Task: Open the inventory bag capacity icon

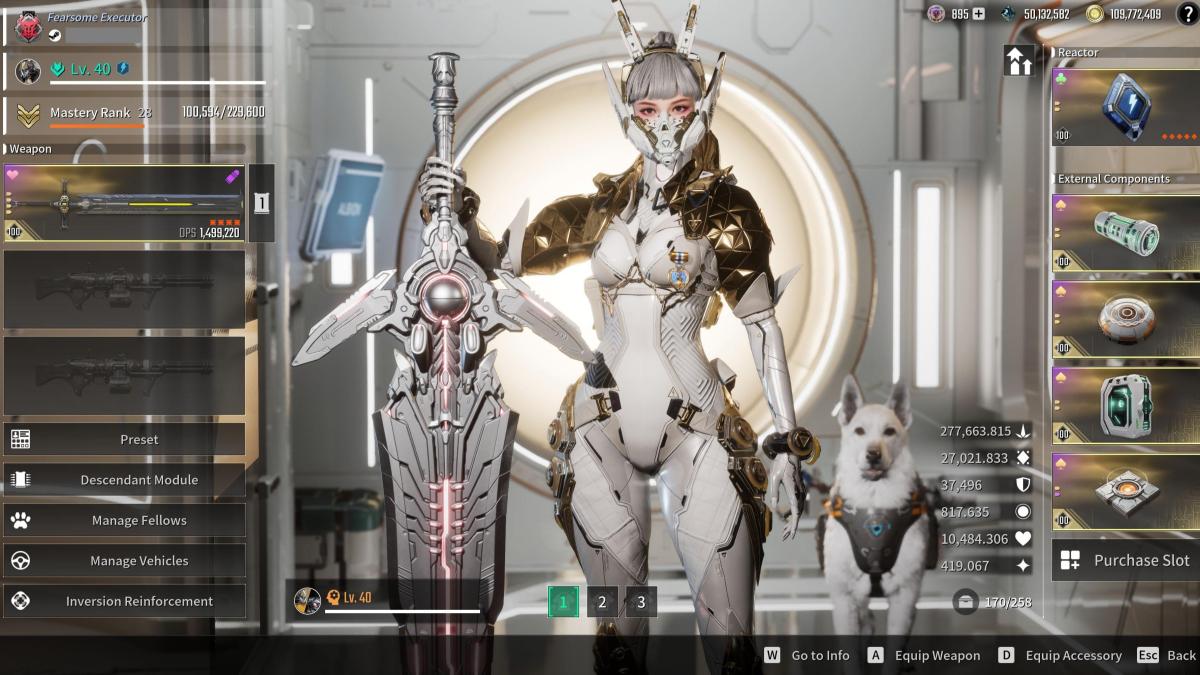Action: [965, 602]
